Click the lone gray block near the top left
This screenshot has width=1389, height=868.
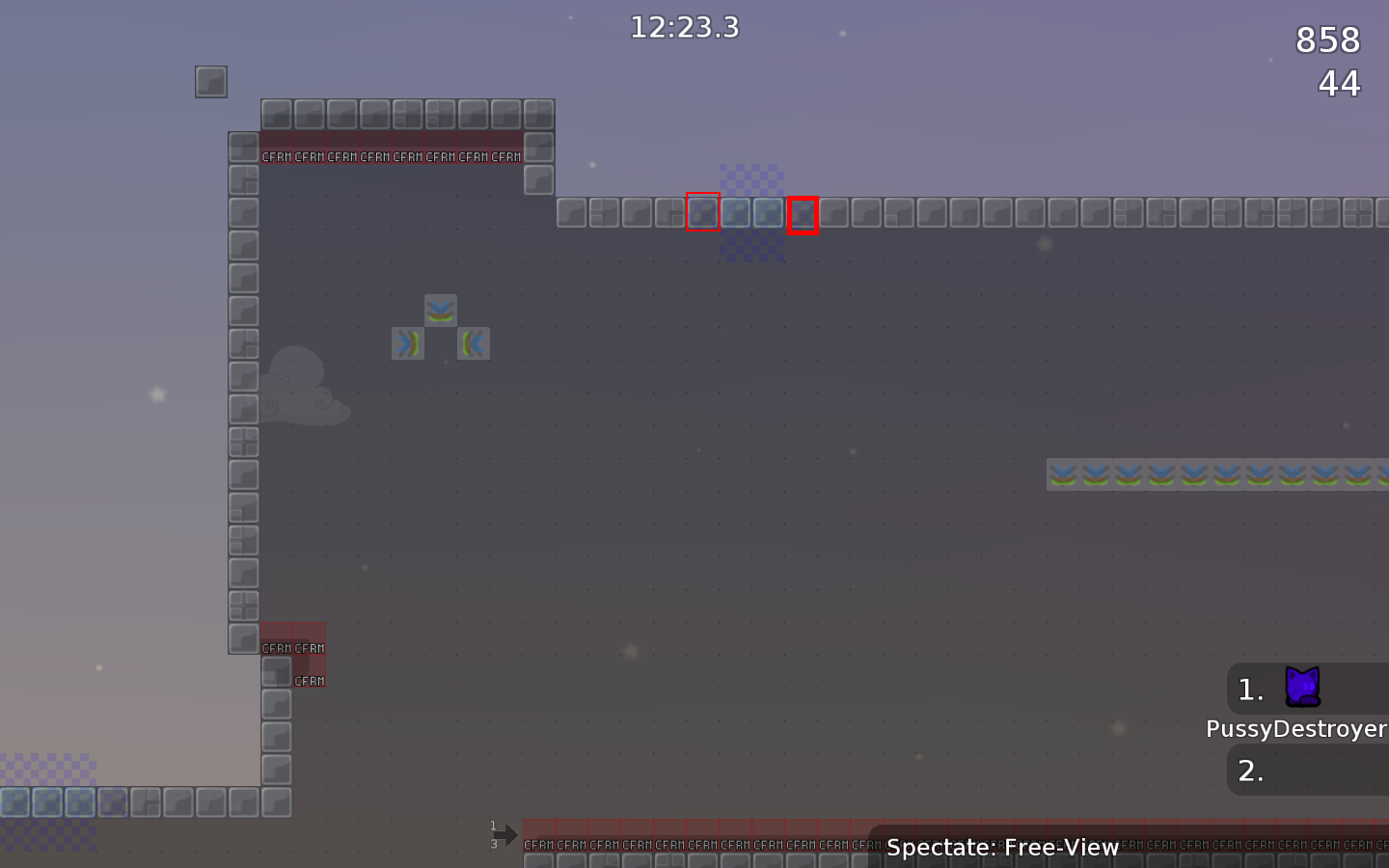click(x=210, y=82)
